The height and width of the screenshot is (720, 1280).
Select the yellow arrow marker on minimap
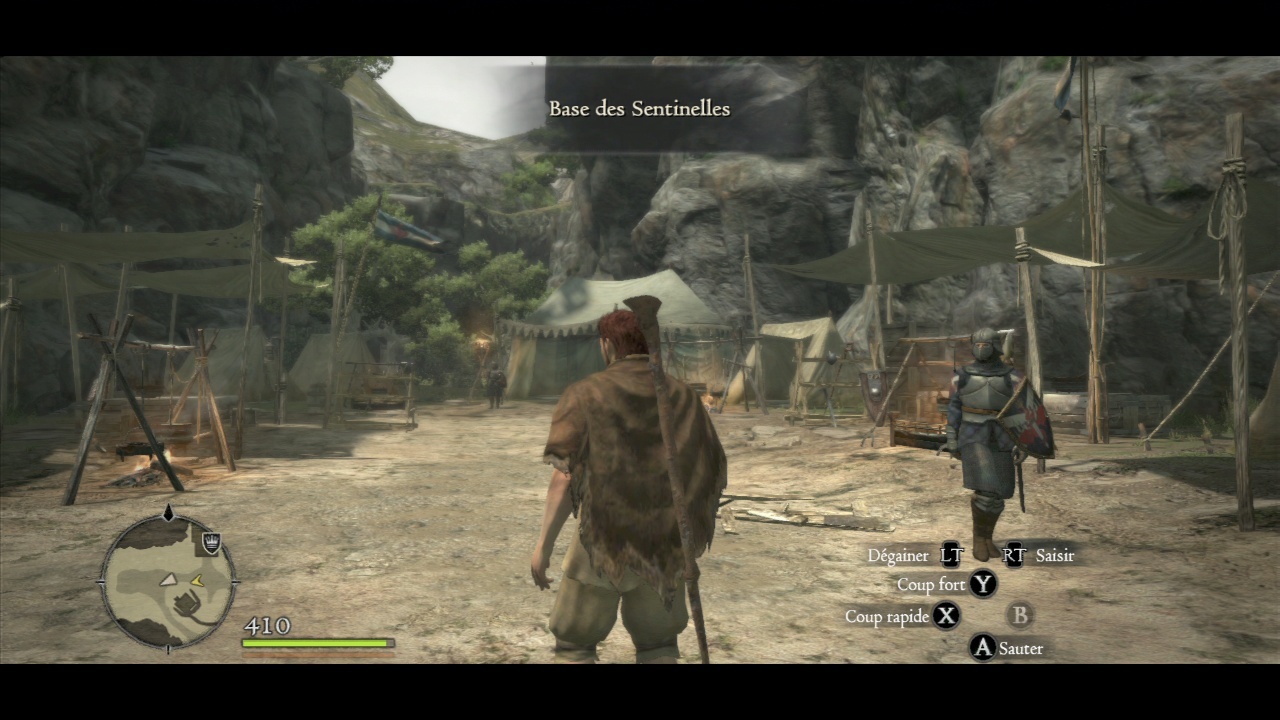click(x=197, y=580)
